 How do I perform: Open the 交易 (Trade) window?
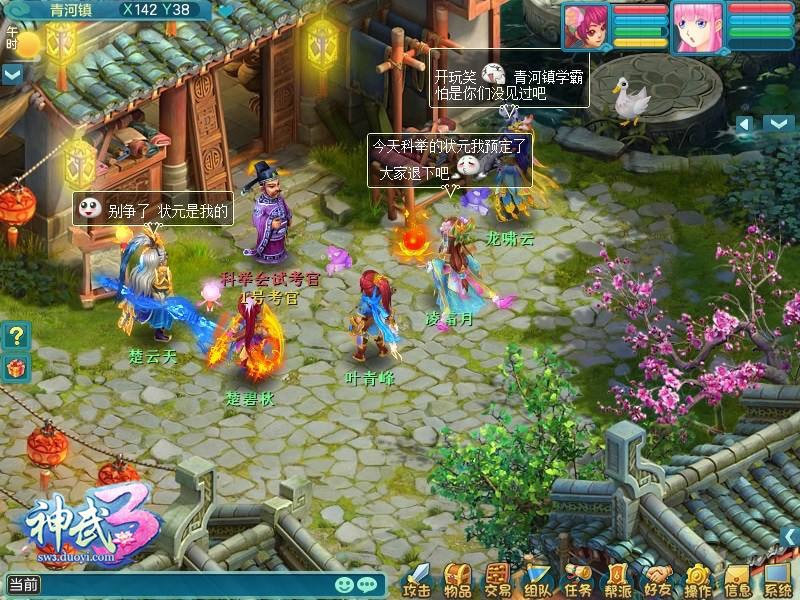tap(498, 580)
